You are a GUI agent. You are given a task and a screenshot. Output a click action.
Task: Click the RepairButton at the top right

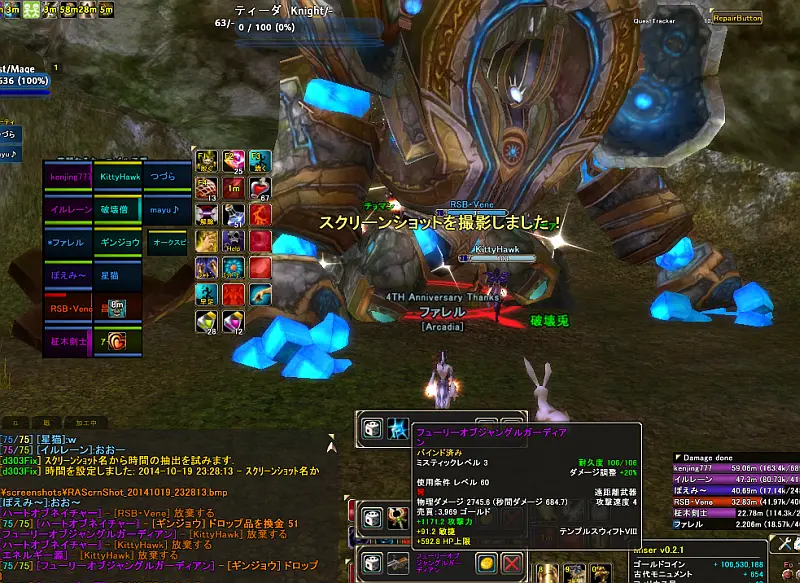pos(736,18)
